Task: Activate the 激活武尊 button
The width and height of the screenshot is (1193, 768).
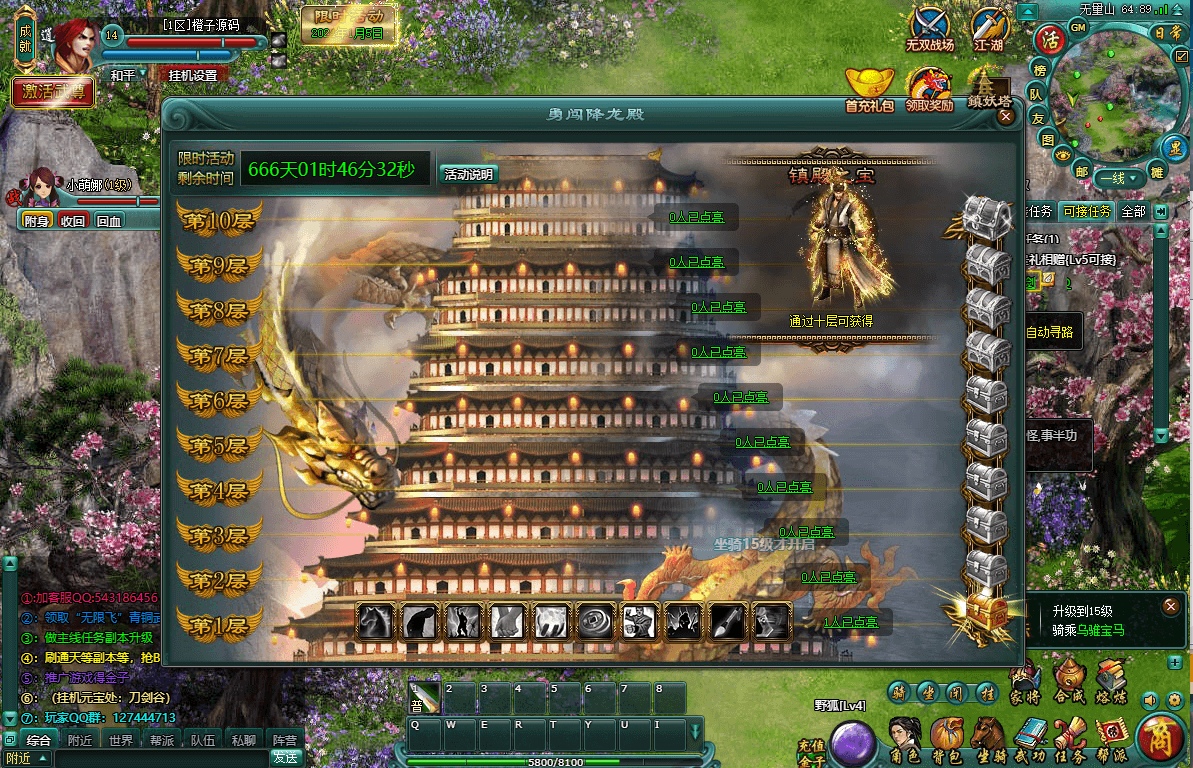Action: 53,92
